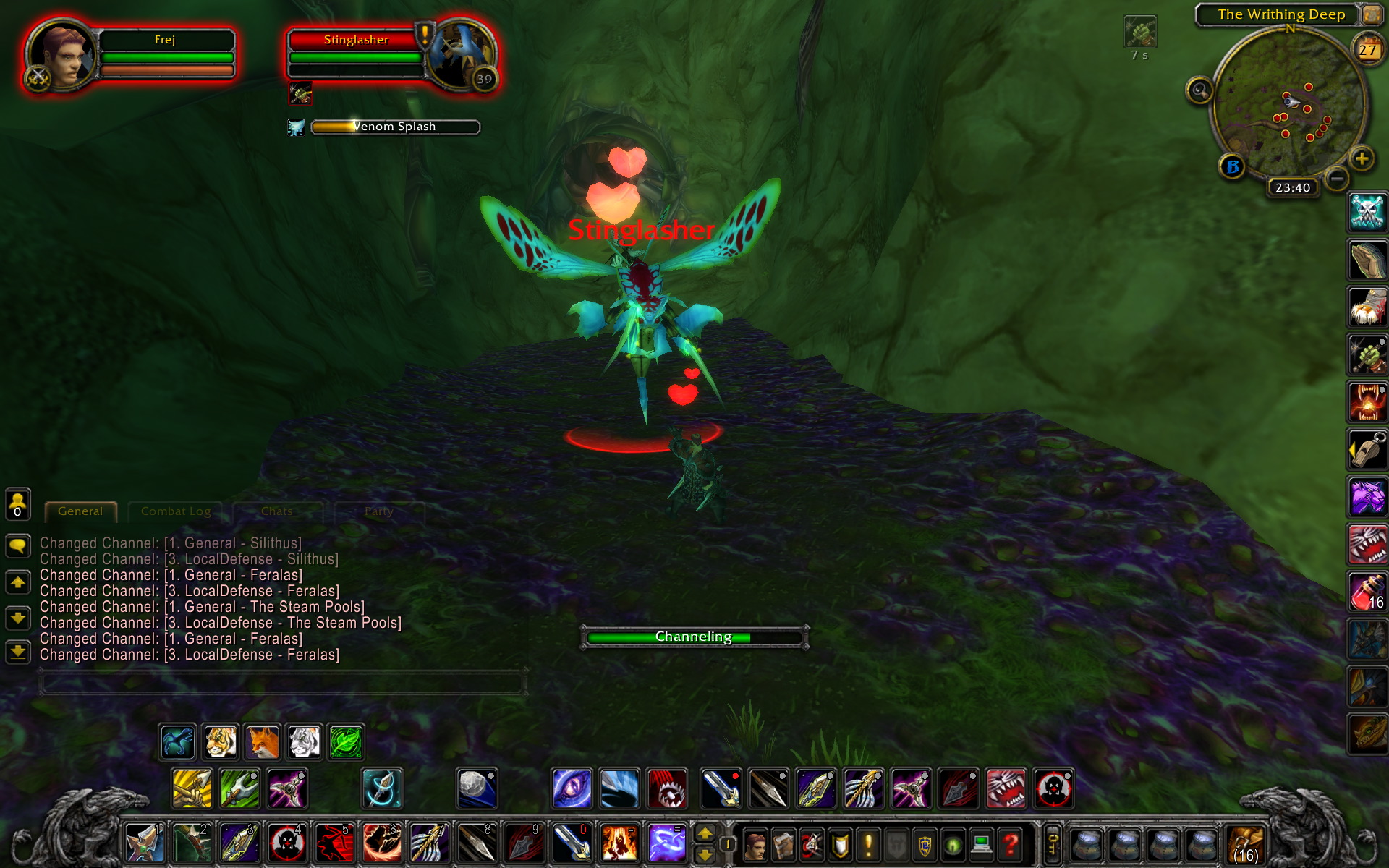This screenshot has width=1389, height=868.
Task: Open the Keyring next to the bags
Action: coord(1052,844)
